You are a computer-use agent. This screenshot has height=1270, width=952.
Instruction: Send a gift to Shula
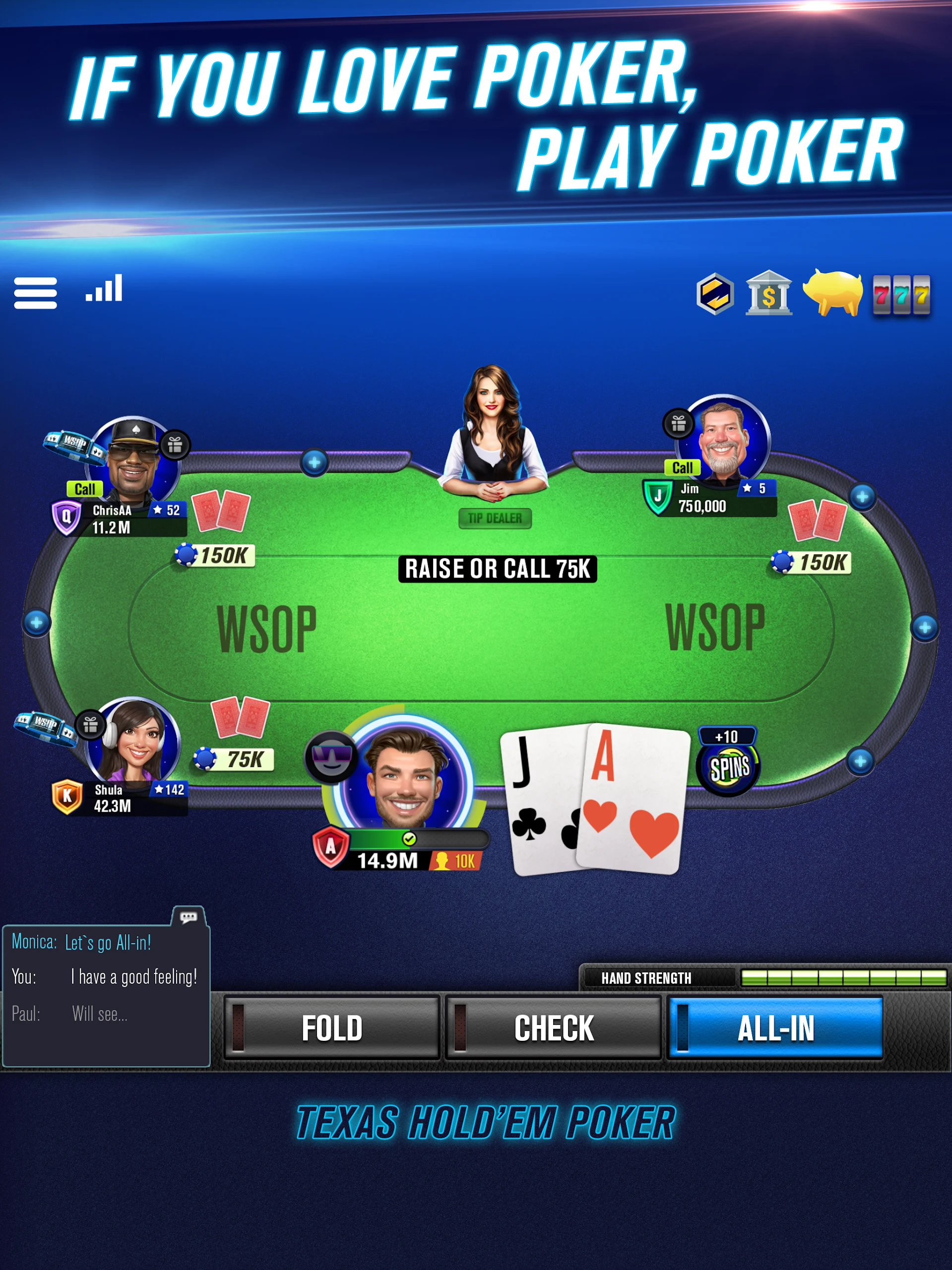pos(90,725)
